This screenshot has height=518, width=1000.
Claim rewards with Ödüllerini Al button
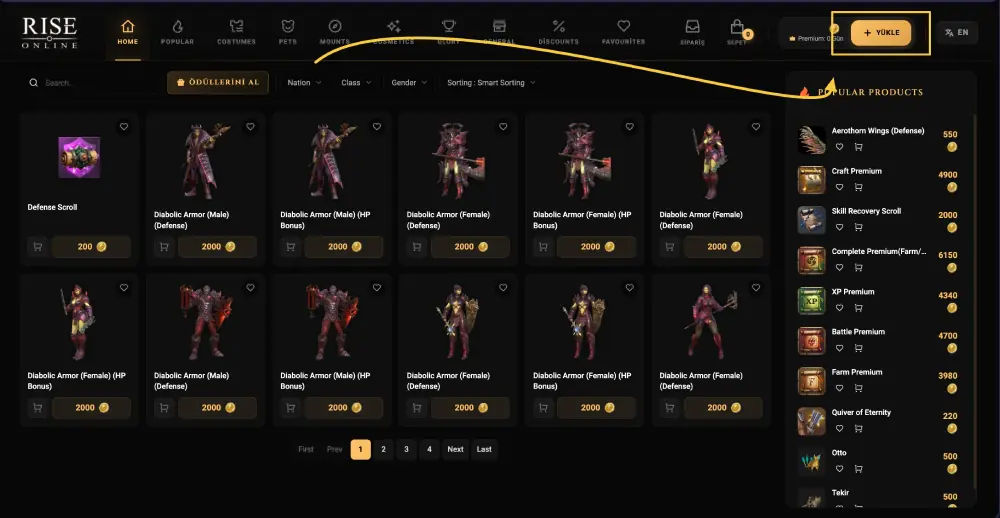click(217, 83)
